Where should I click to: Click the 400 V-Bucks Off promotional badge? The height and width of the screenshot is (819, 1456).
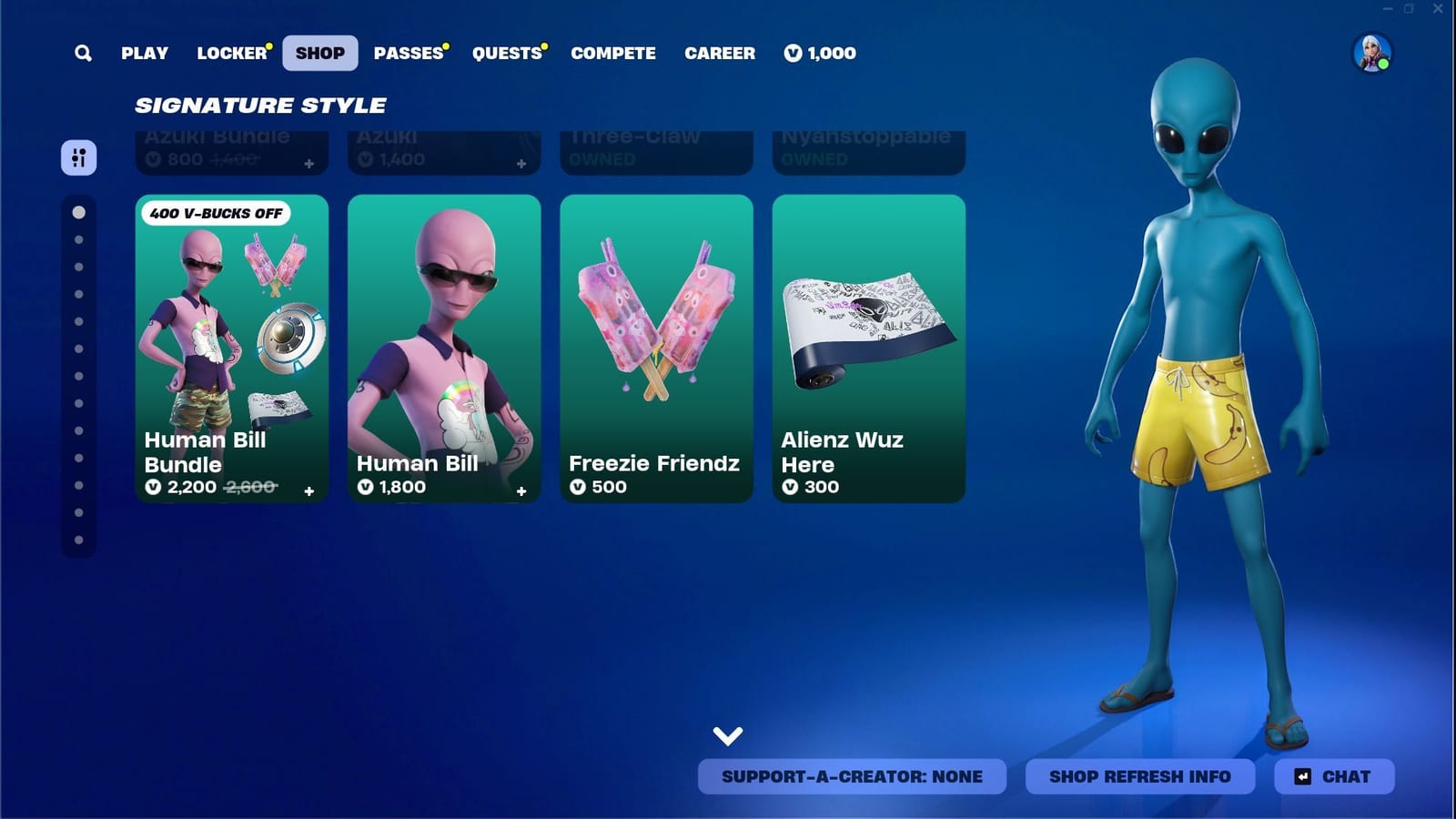(x=214, y=213)
